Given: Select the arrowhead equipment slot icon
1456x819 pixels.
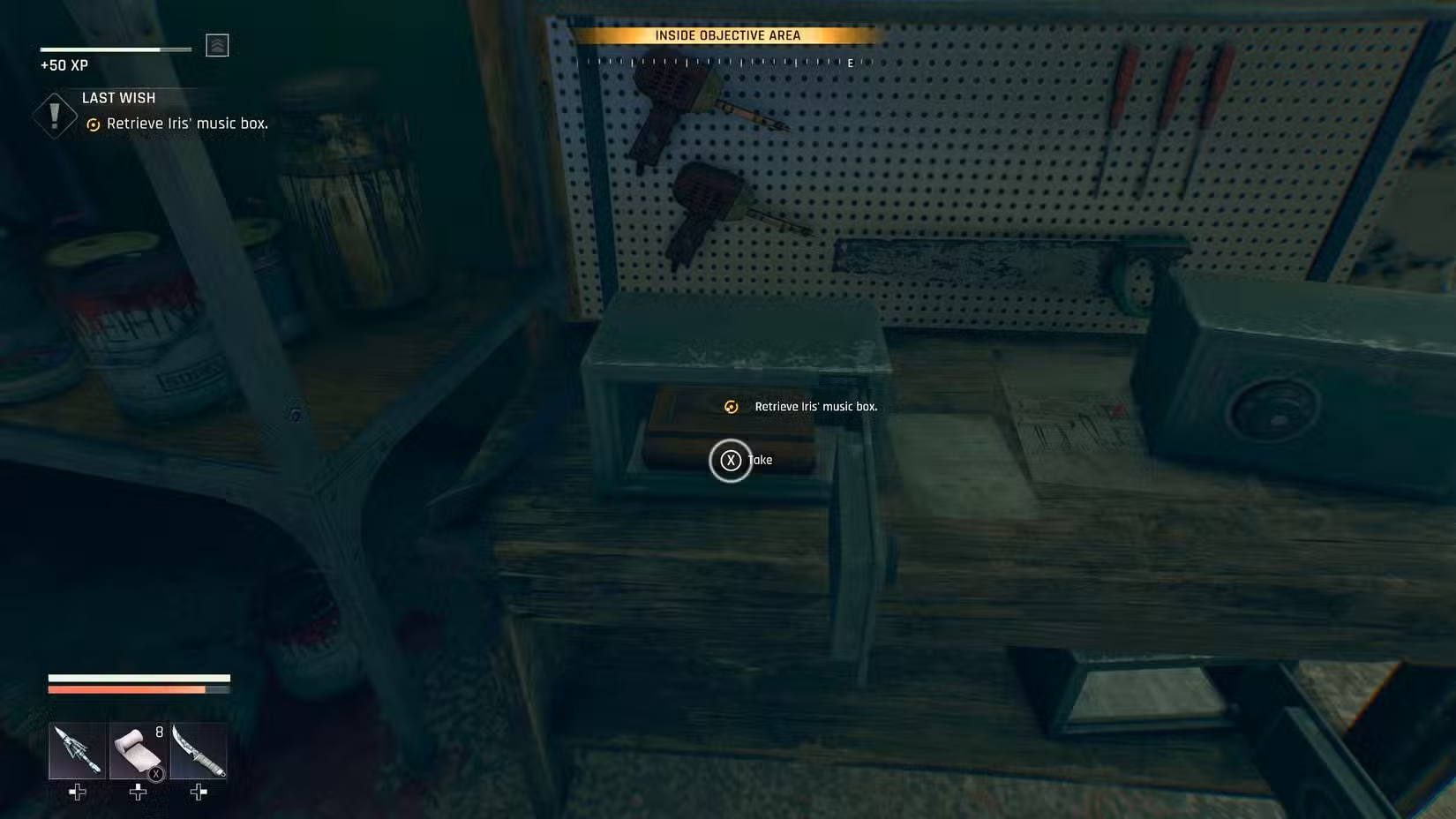Looking at the screenshot, I should 77,752.
